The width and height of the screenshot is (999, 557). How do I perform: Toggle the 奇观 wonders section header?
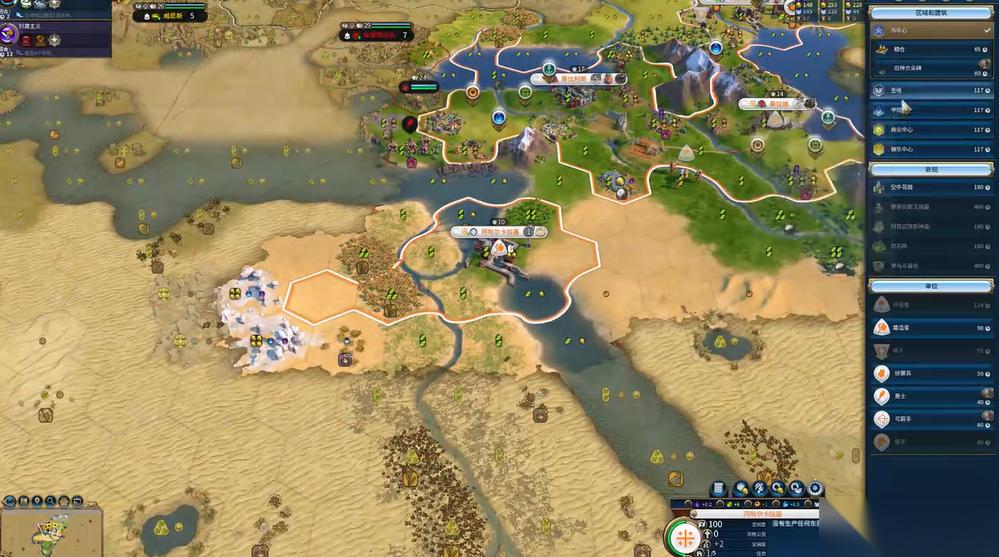tap(931, 169)
